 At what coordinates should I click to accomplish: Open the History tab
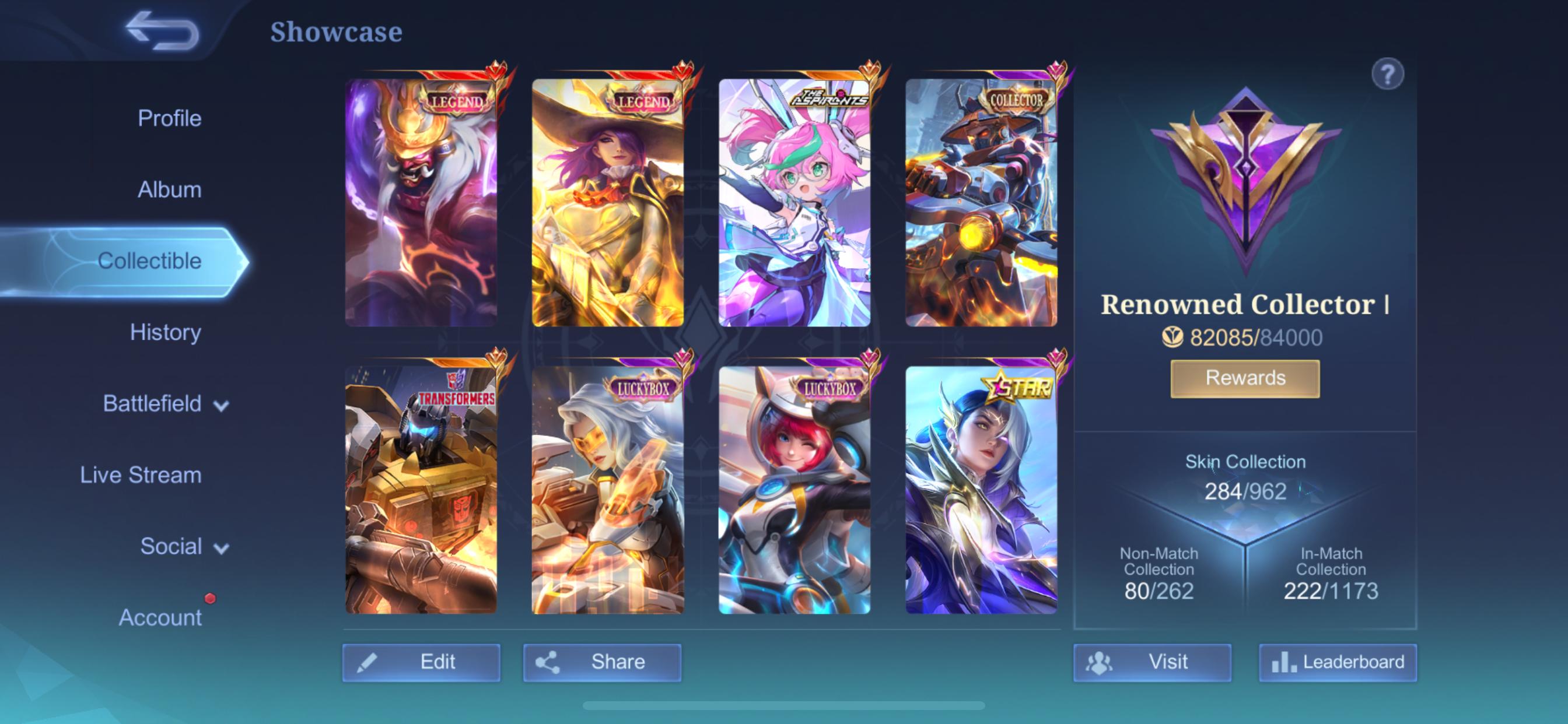[165, 332]
